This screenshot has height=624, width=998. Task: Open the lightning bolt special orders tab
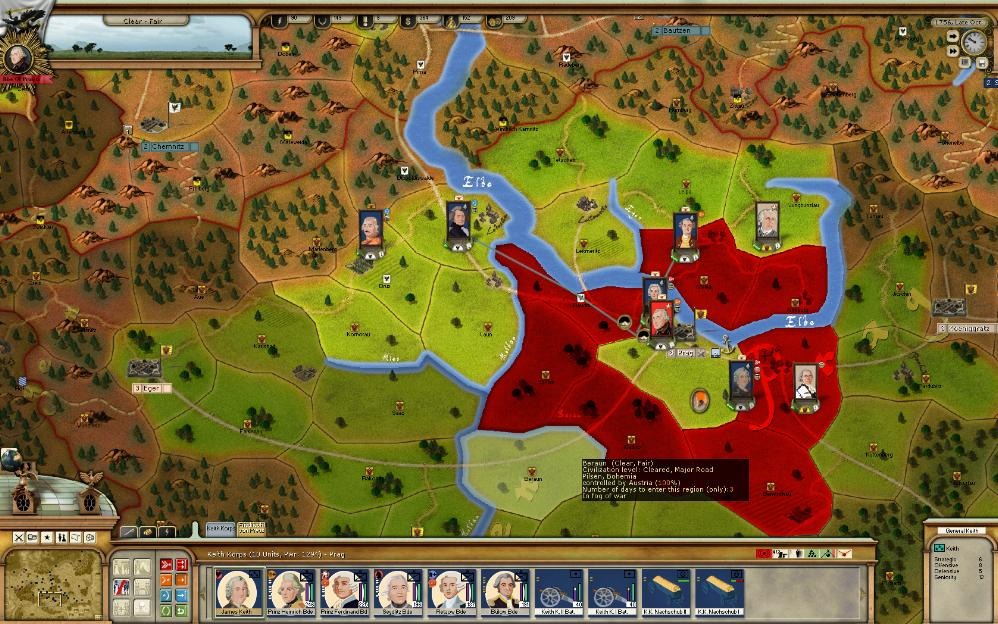pyautogui.click(x=166, y=532)
